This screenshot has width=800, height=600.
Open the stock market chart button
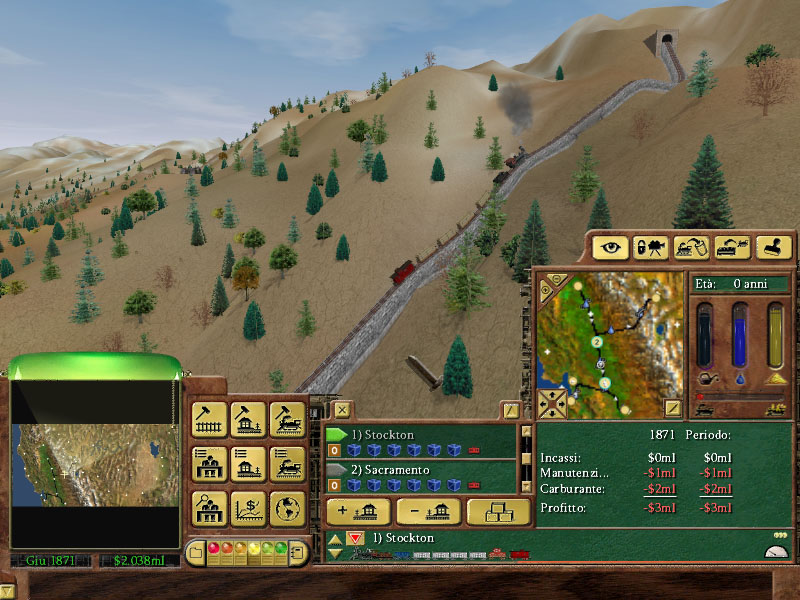click(248, 508)
